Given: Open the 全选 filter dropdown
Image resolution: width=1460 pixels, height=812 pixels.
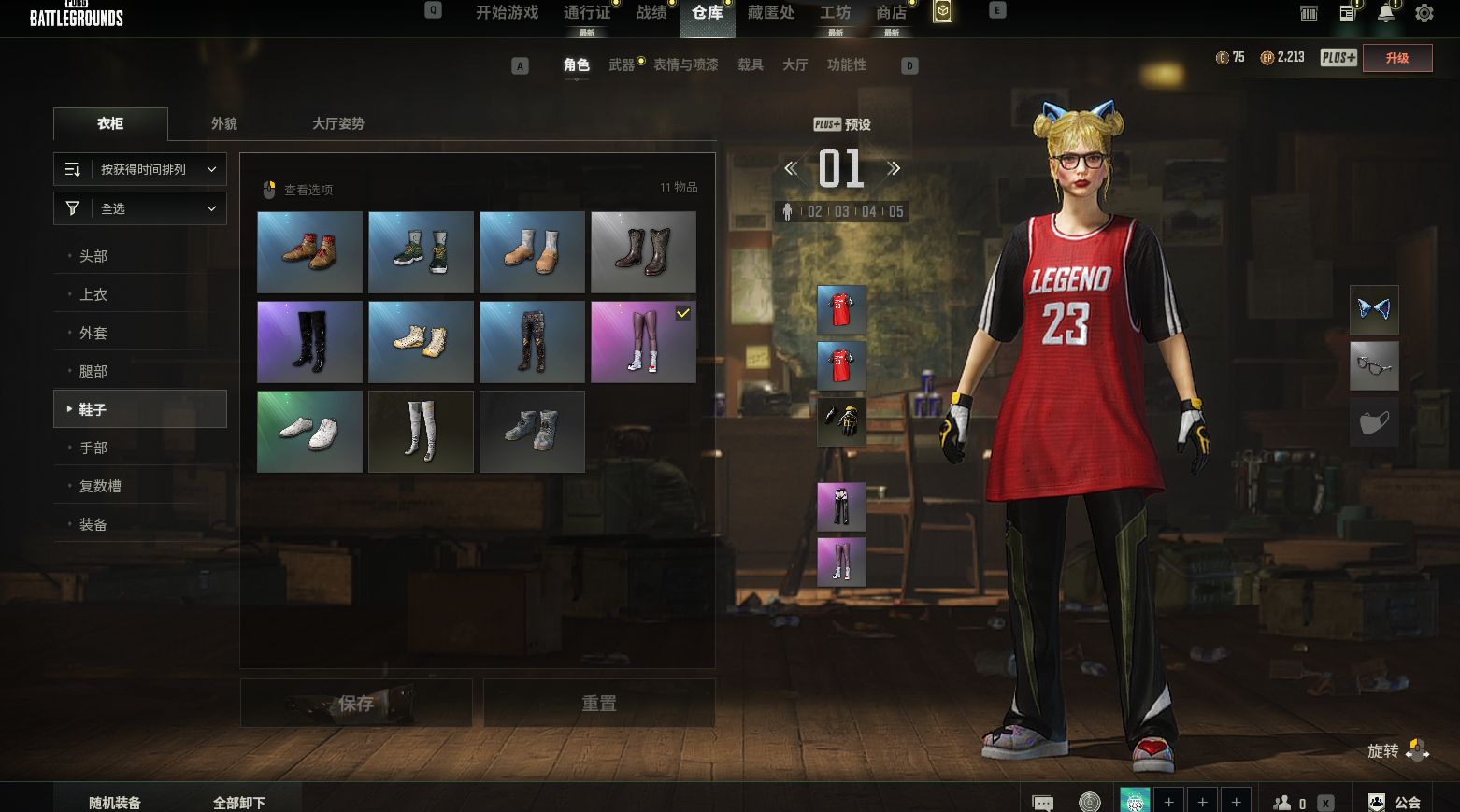Looking at the screenshot, I should pos(140,208).
